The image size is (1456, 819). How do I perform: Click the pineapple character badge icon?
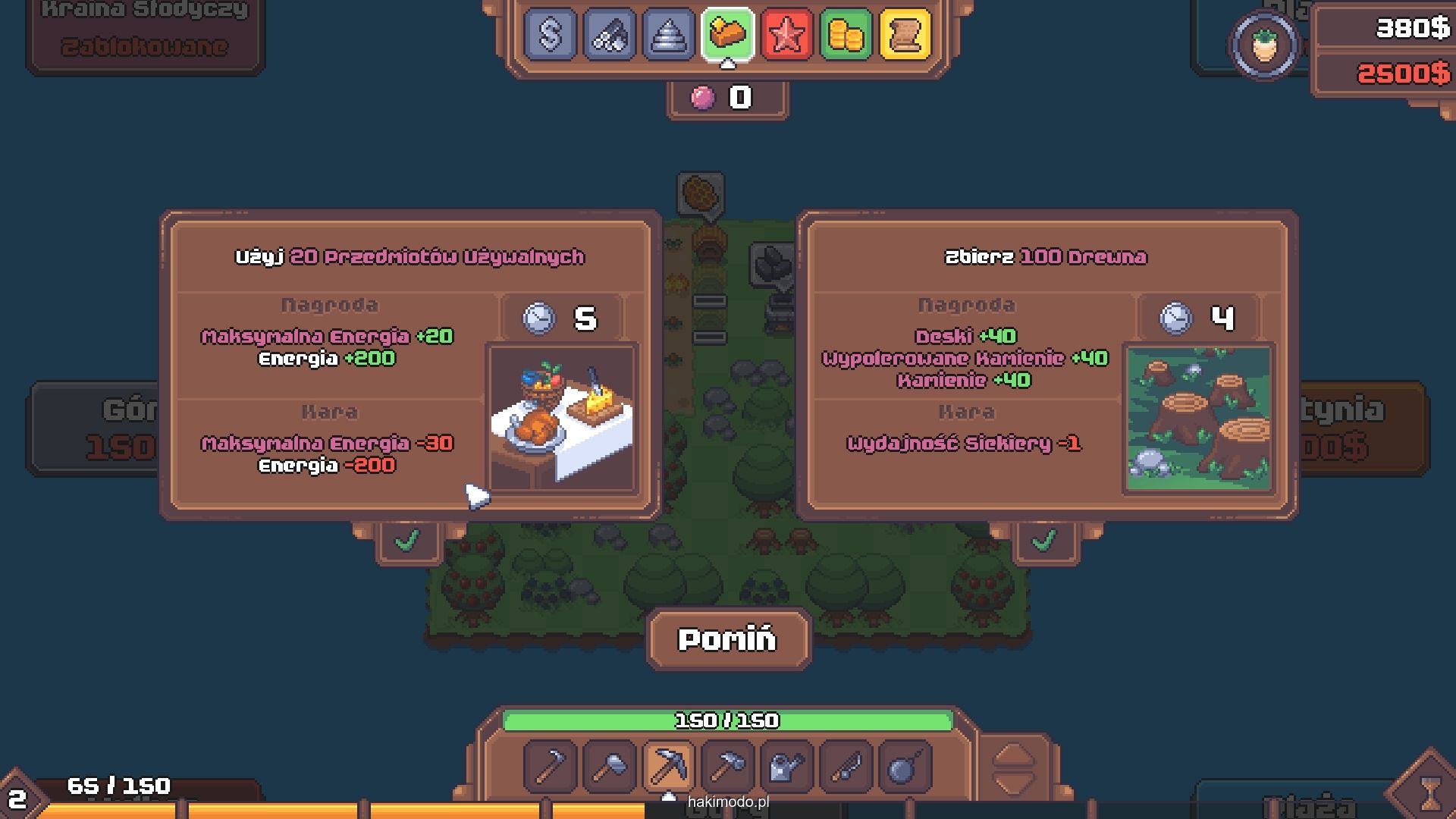click(1264, 45)
